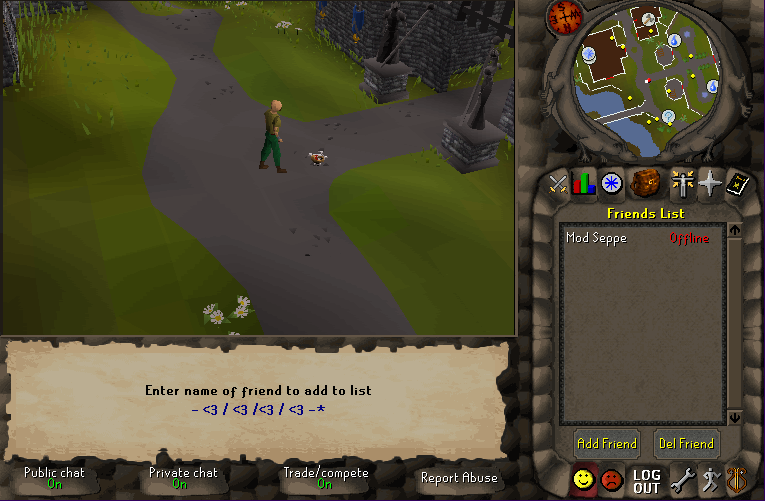Viewport: 765px width, 501px height.
Task: Open the blue star quest tab
Action: 612,184
